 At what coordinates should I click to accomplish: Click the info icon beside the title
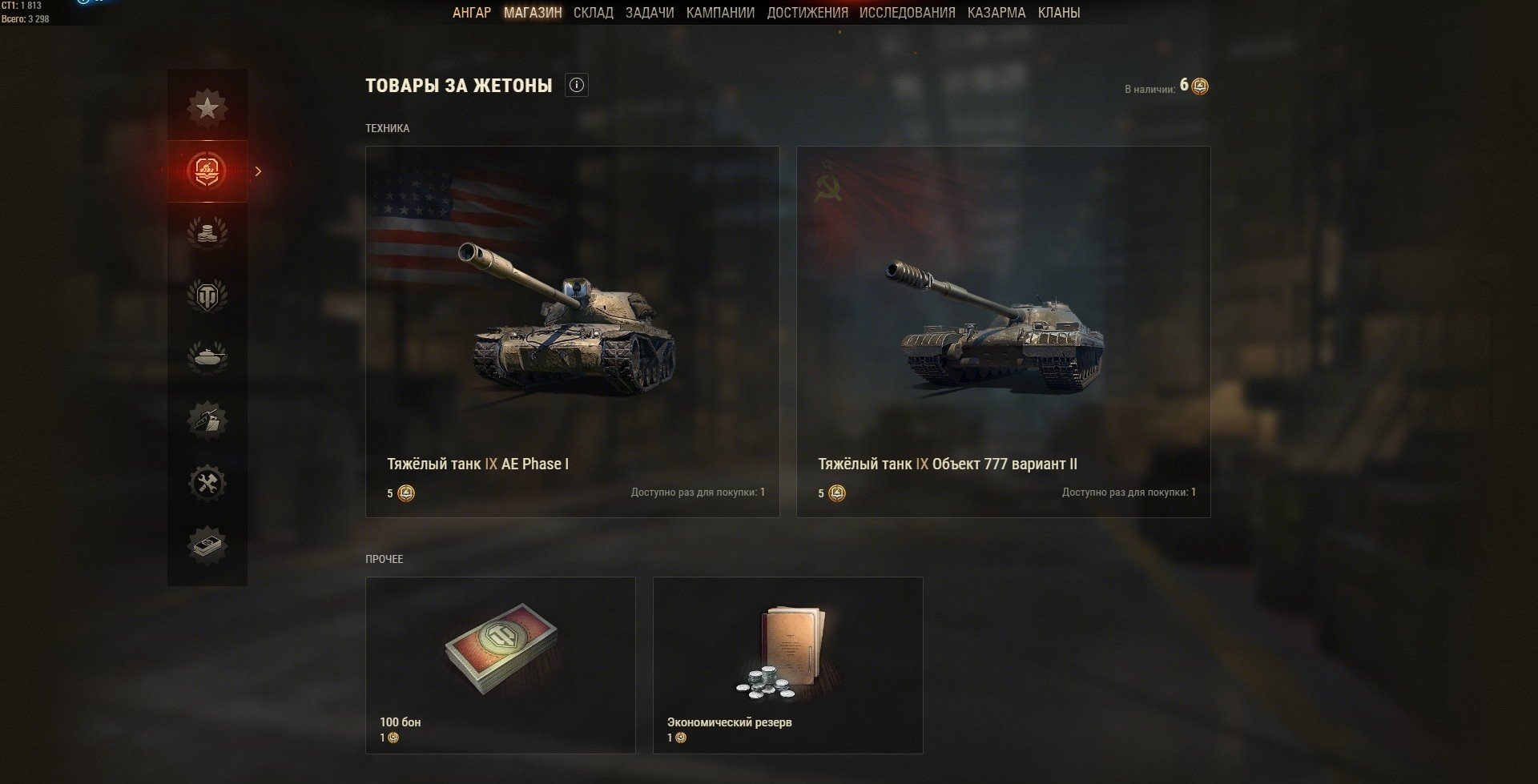[x=576, y=85]
